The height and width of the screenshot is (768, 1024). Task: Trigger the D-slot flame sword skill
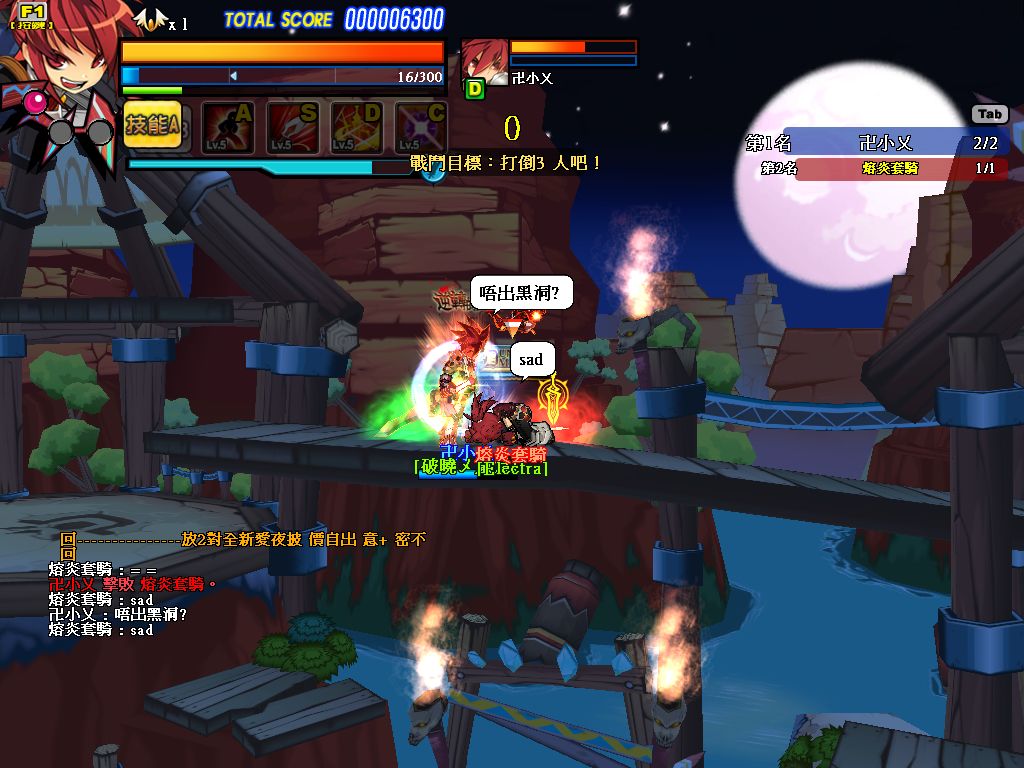click(x=357, y=128)
